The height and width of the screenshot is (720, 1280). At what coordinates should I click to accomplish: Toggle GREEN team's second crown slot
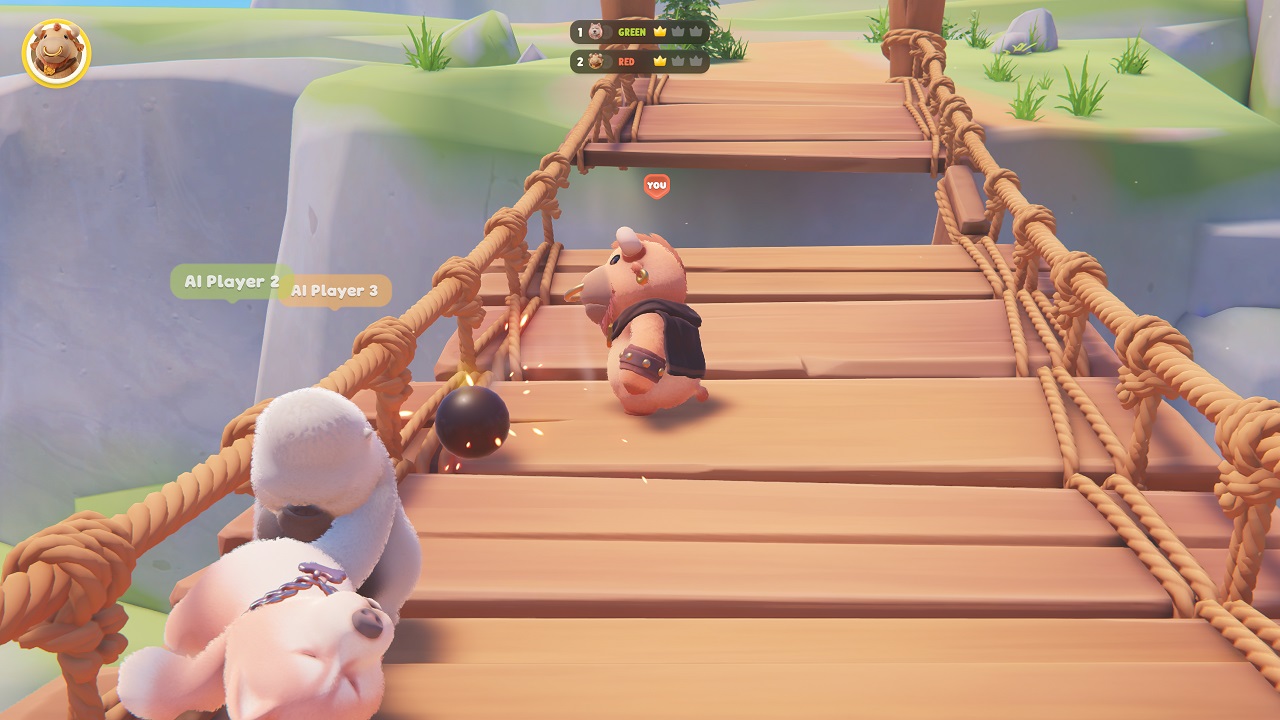(679, 31)
